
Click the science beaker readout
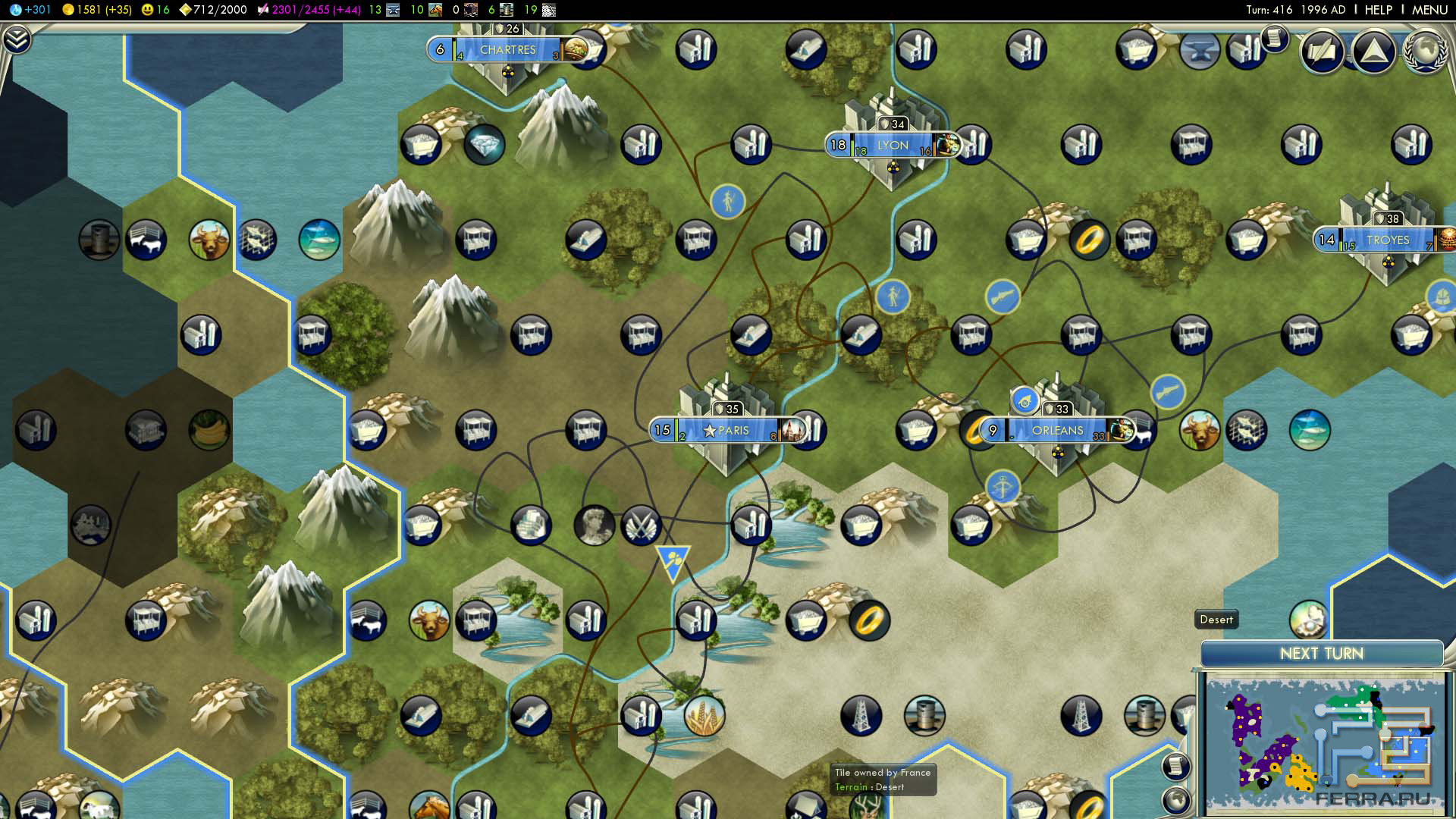pyautogui.click(x=30, y=10)
